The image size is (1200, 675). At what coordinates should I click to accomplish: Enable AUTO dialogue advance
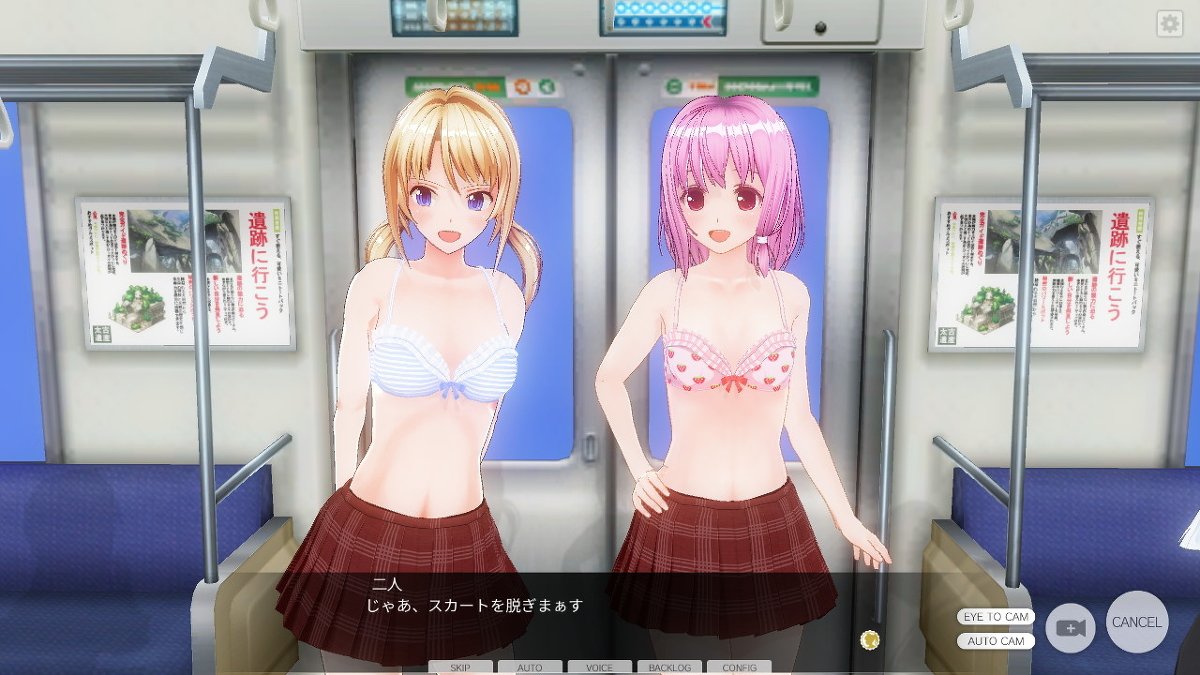pos(530,667)
